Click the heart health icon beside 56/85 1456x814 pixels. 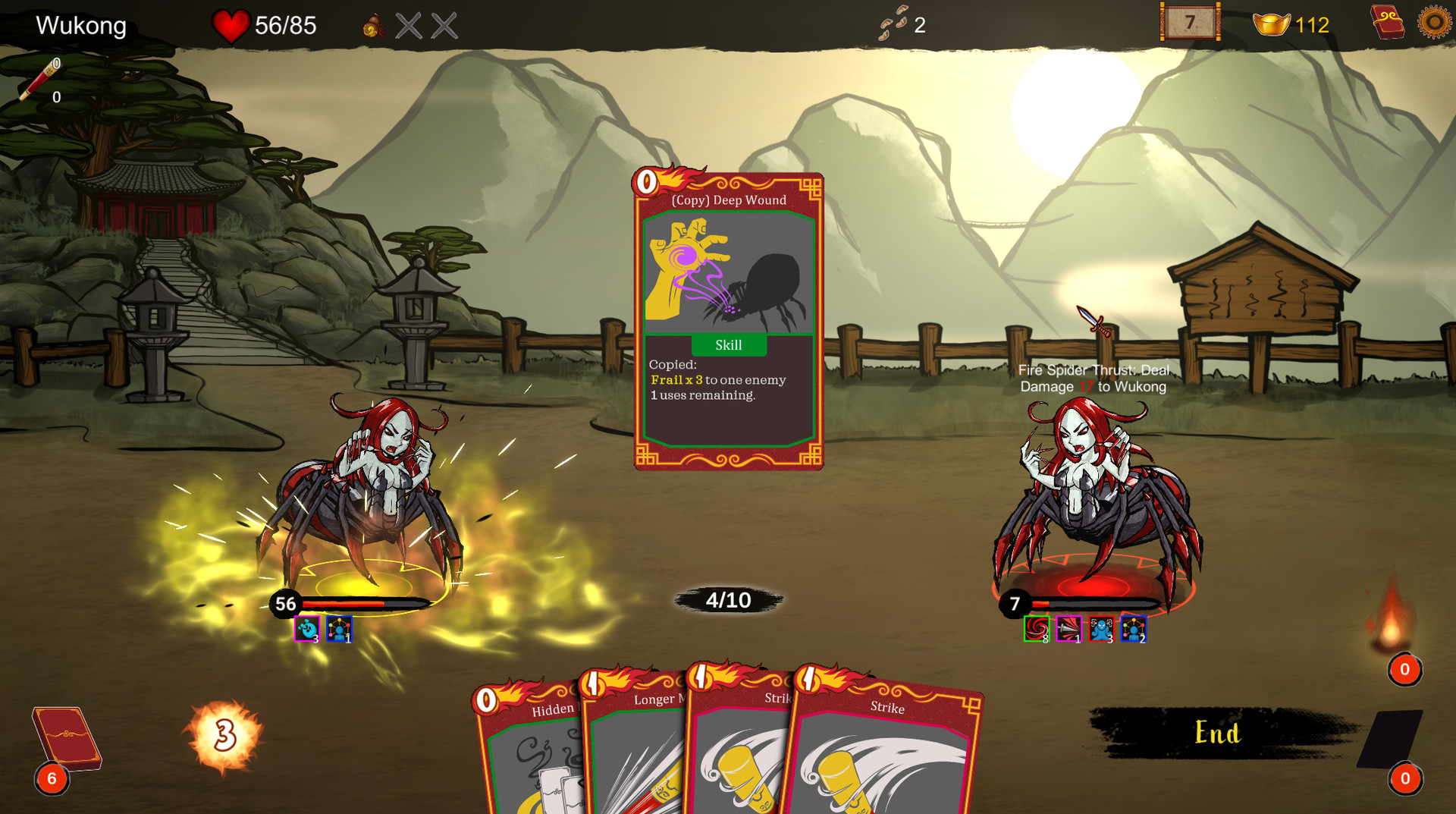231,26
